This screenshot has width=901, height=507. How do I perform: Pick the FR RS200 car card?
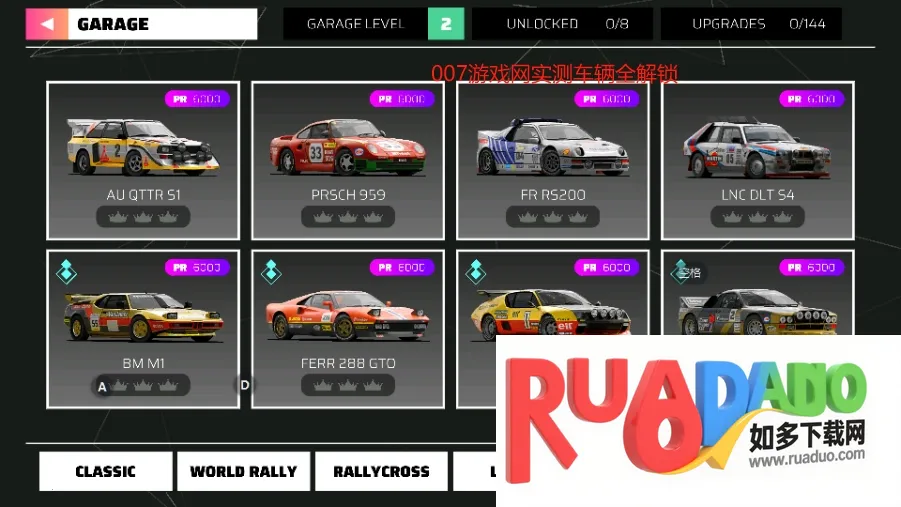tap(552, 160)
